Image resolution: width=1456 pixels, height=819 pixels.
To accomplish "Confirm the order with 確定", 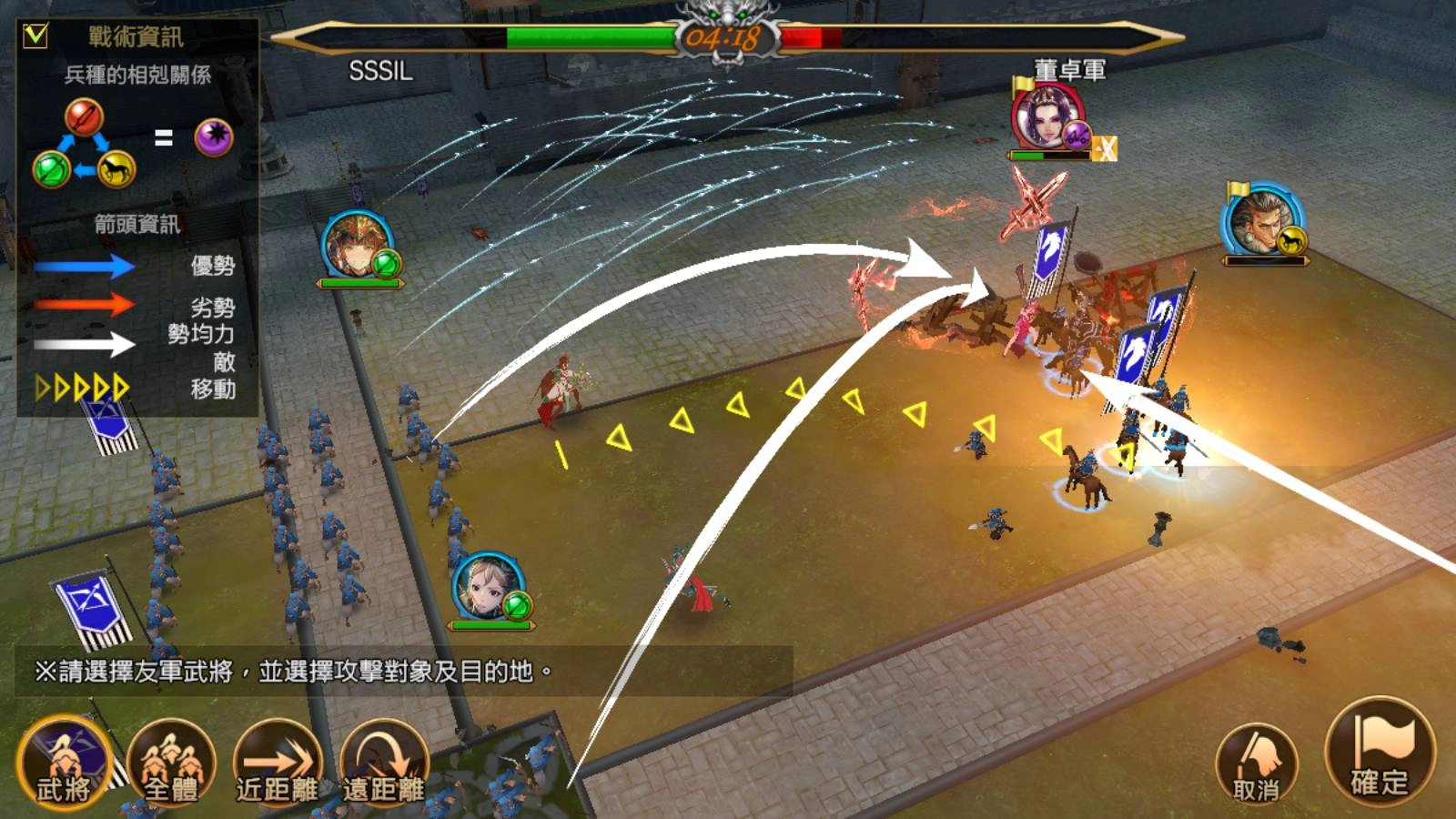I will [1379, 753].
